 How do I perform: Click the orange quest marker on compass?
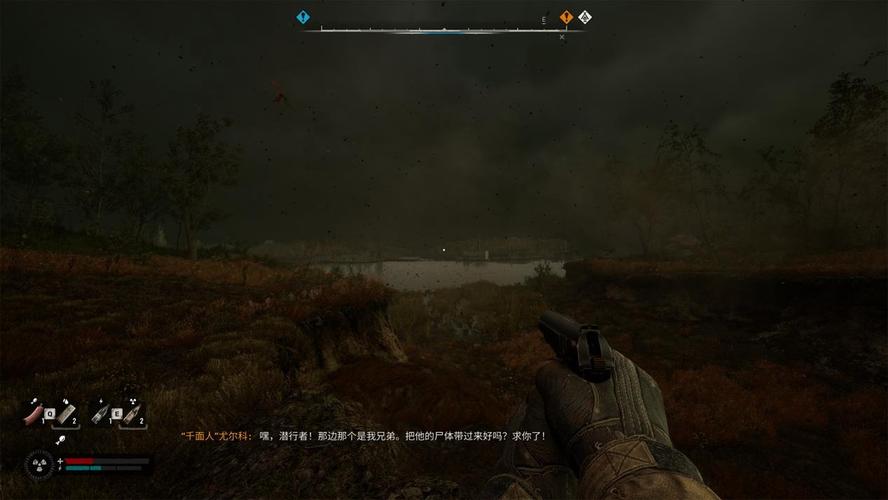(x=566, y=17)
